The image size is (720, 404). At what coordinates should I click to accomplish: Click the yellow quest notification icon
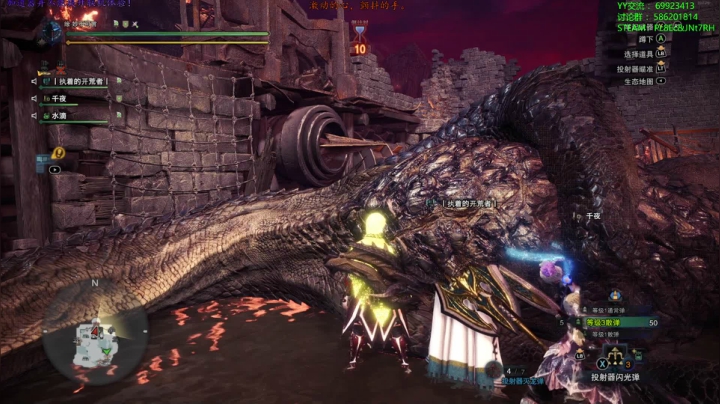click(x=59, y=153)
